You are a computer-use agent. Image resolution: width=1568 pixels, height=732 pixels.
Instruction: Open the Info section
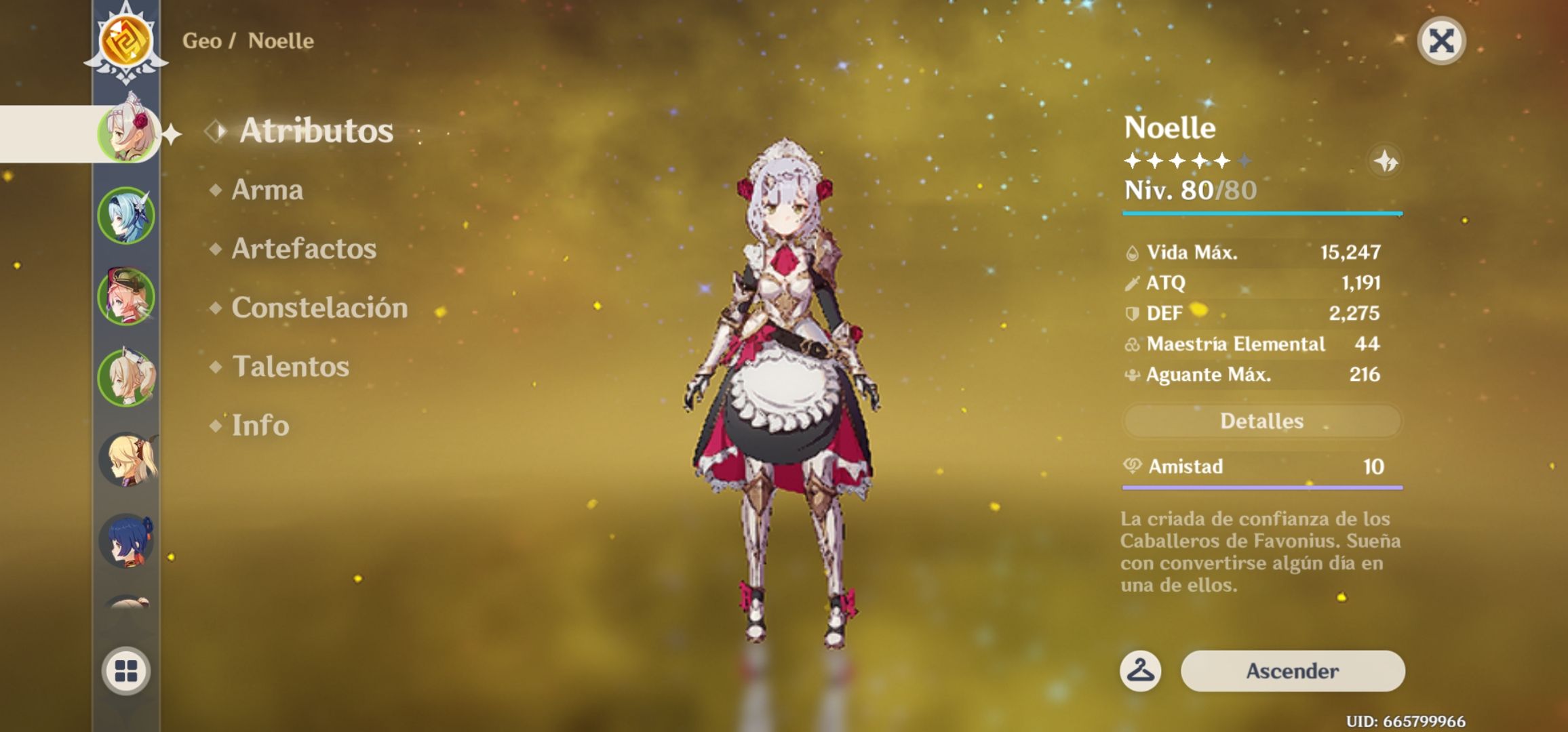pos(260,426)
